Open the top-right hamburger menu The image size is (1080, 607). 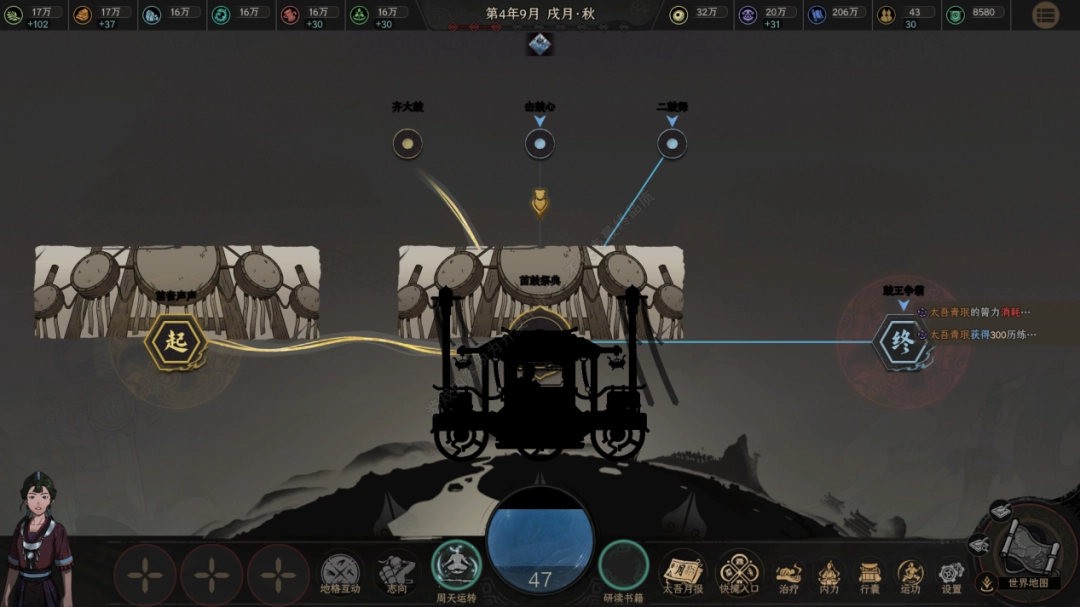tap(1045, 15)
